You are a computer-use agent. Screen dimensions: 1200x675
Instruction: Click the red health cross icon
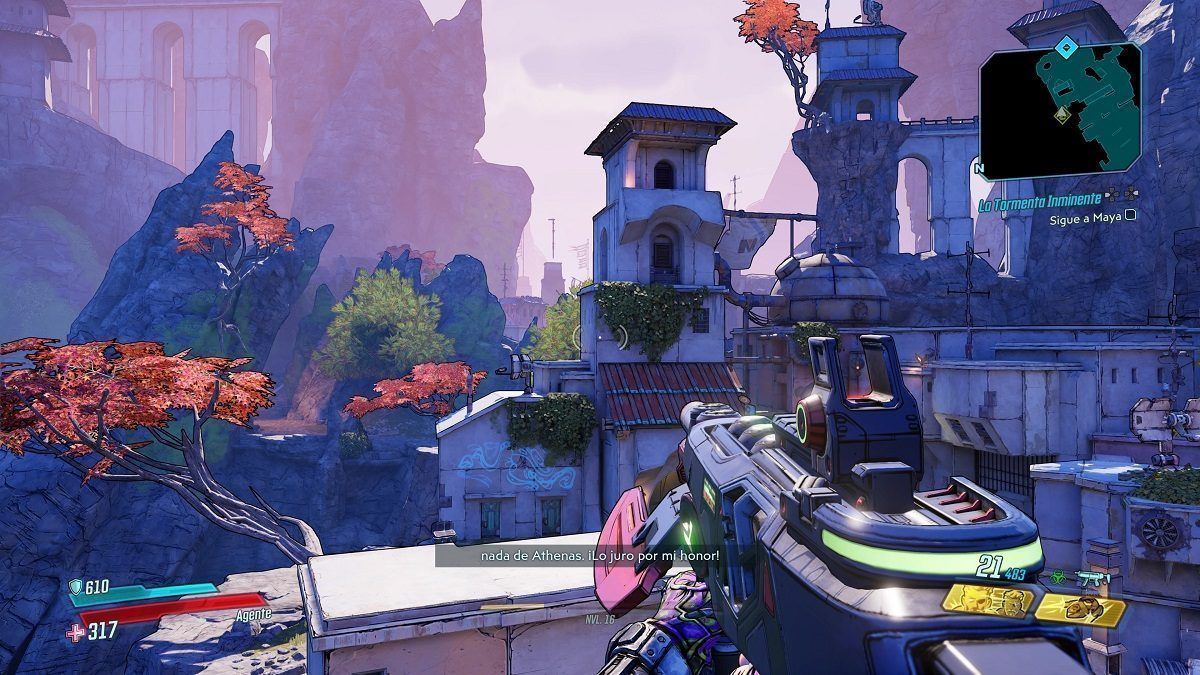75,631
